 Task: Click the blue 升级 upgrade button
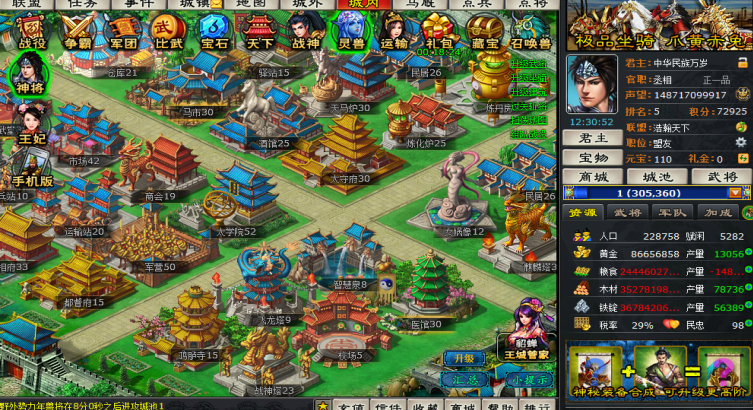click(x=463, y=358)
